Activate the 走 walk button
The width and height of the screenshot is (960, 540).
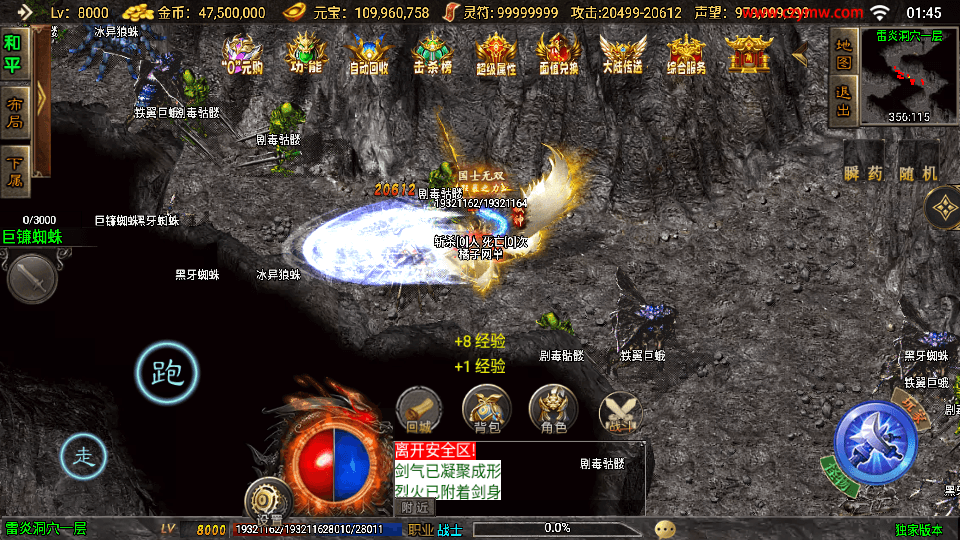(85, 458)
